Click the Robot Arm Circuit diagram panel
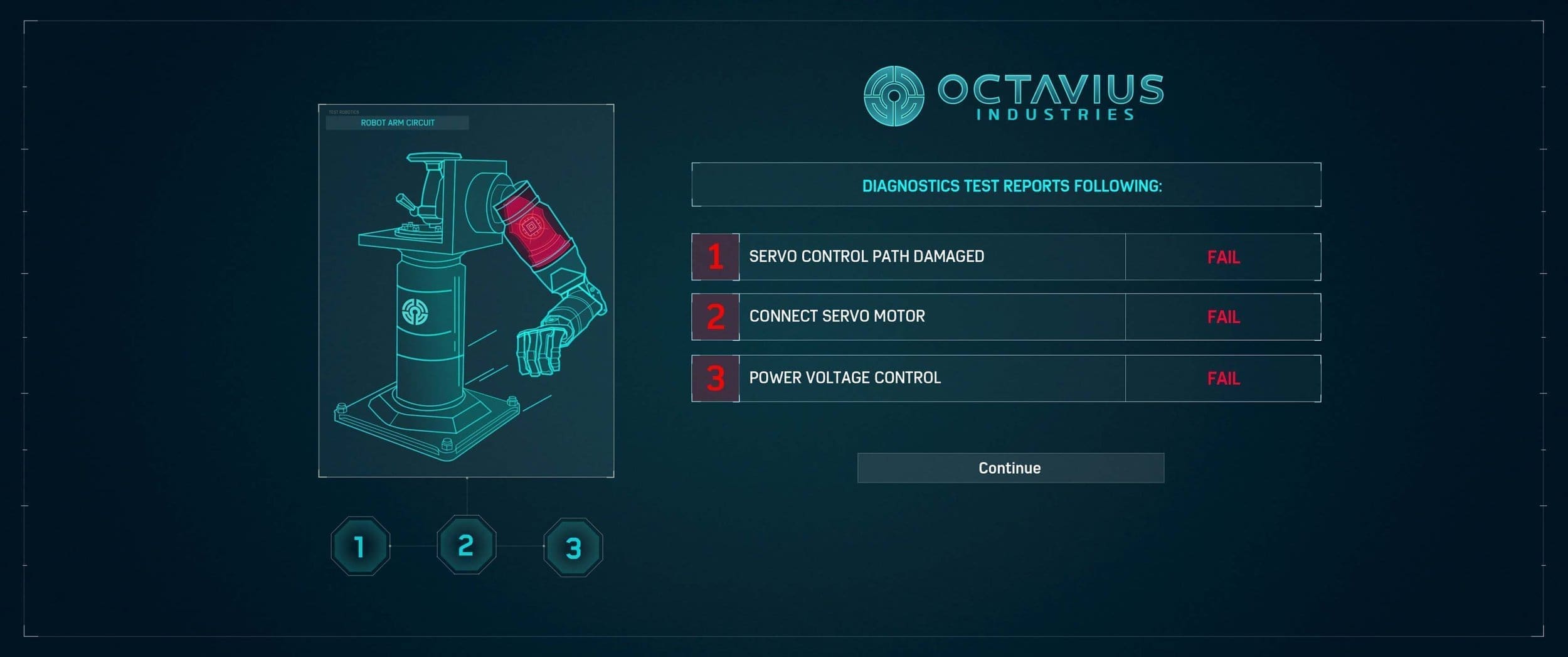Screen dimensions: 1568x657 (466, 291)
